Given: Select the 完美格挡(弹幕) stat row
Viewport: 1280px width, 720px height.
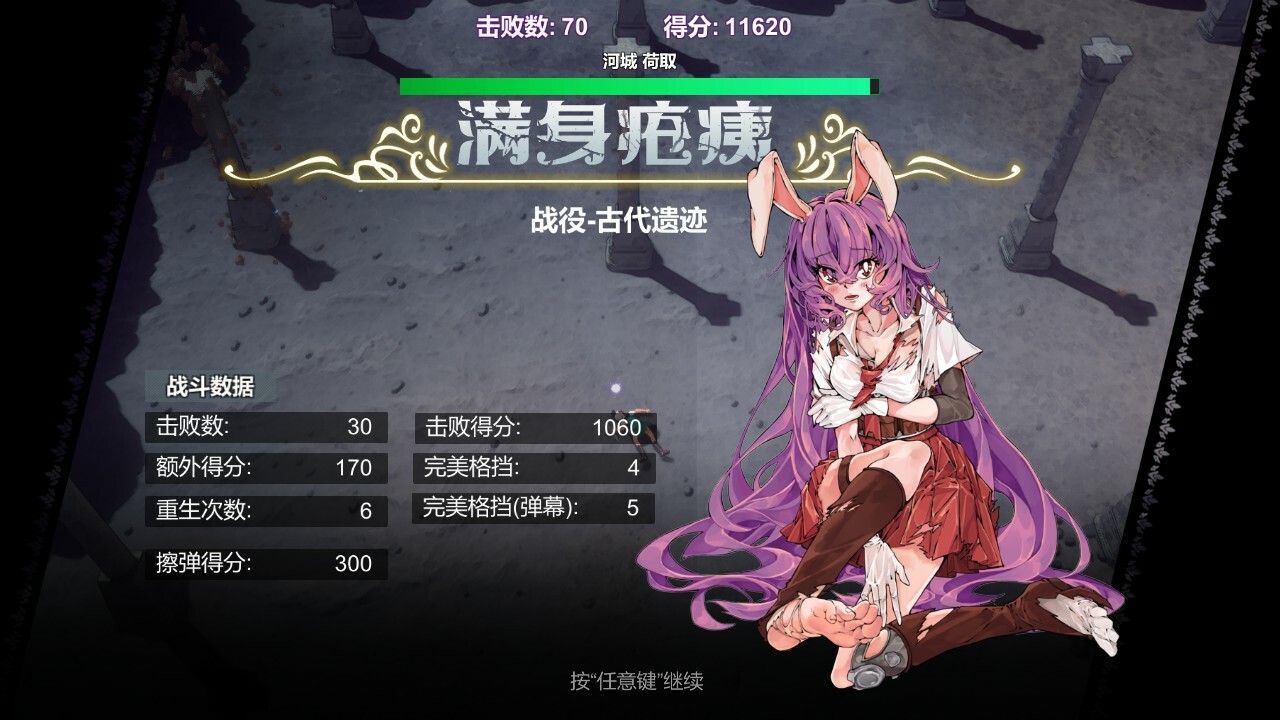Looking at the screenshot, I should [x=533, y=511].
